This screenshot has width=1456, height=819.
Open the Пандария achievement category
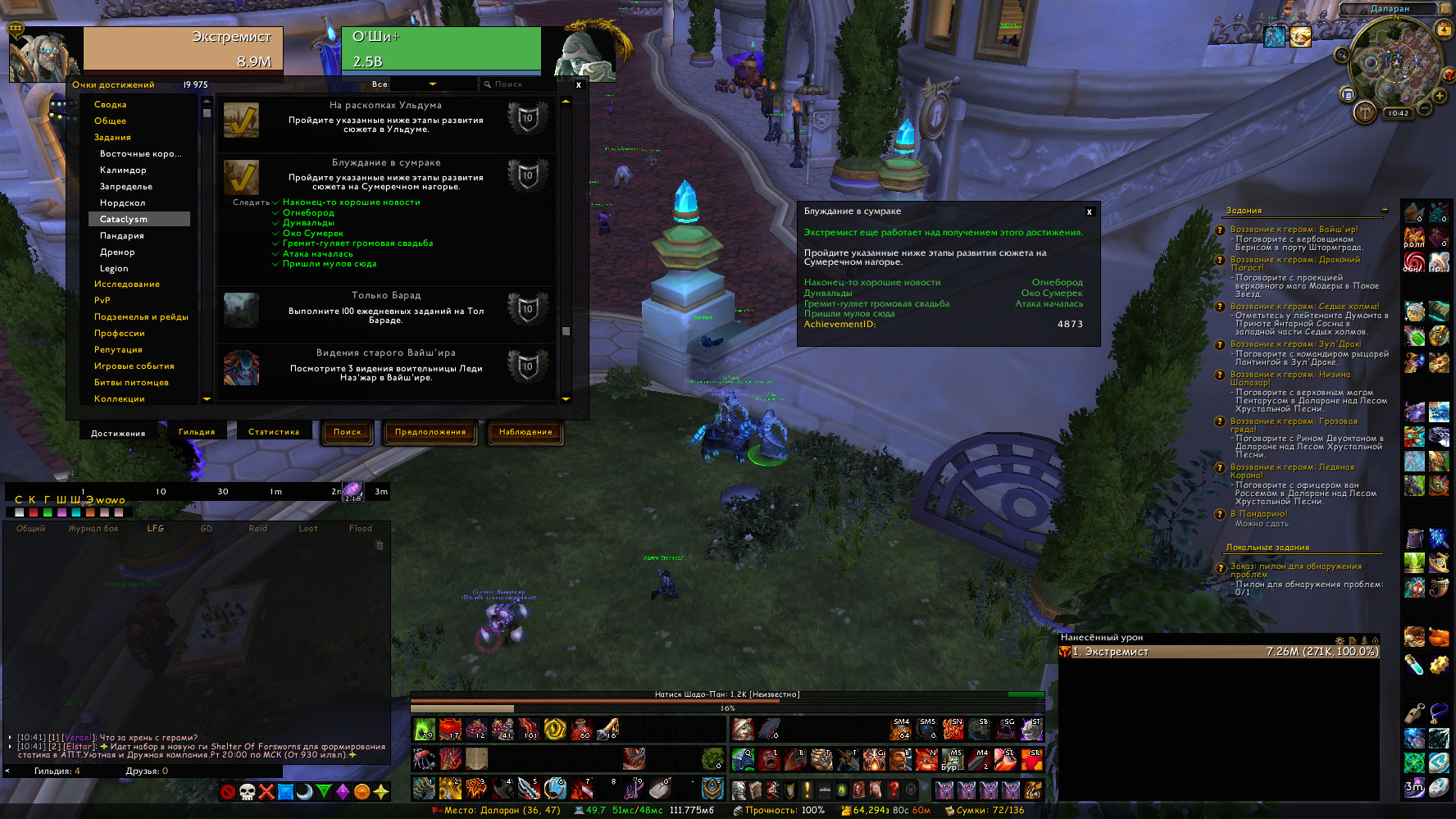122,235
